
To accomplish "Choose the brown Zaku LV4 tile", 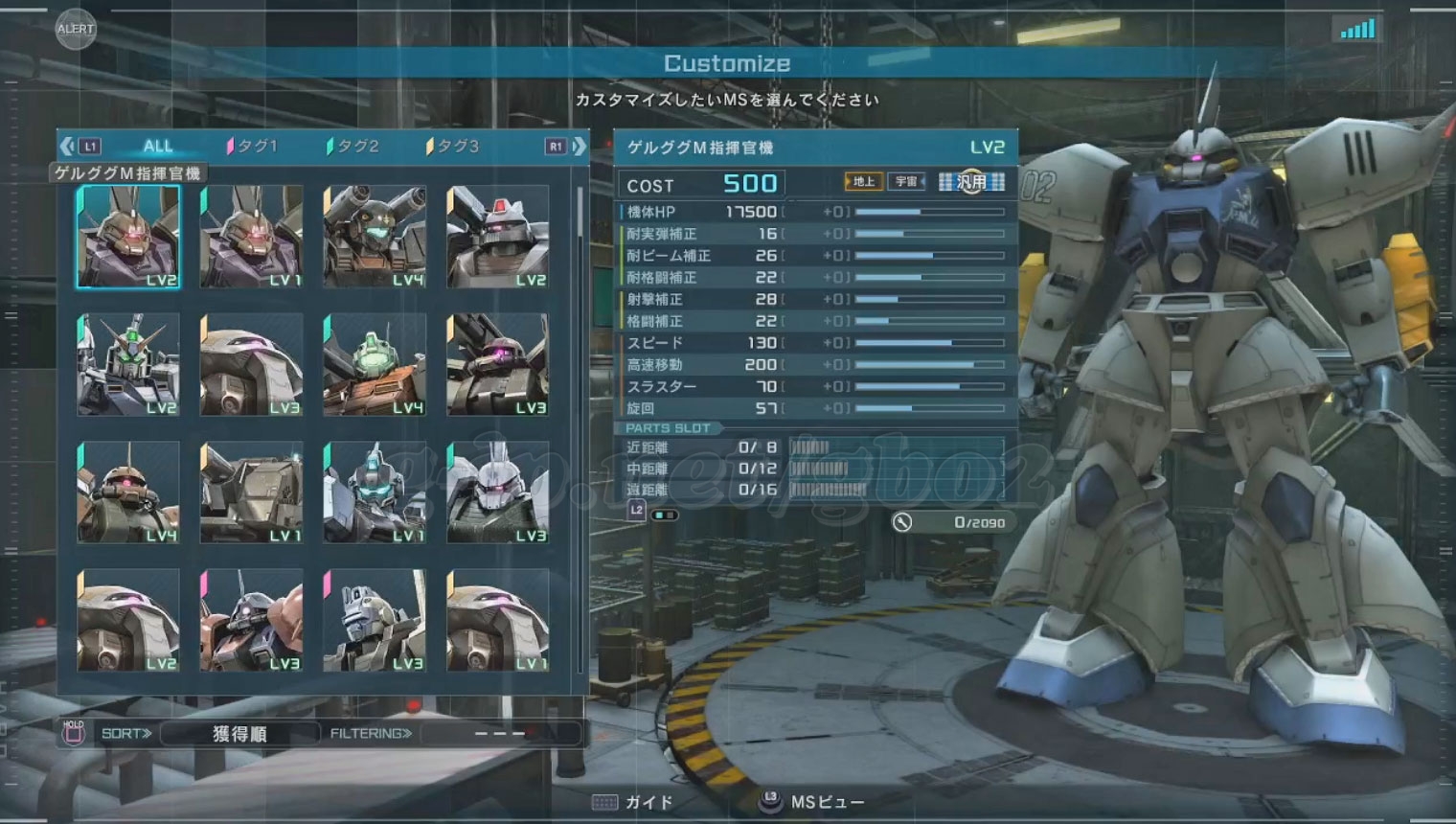I will click(128, 492).
